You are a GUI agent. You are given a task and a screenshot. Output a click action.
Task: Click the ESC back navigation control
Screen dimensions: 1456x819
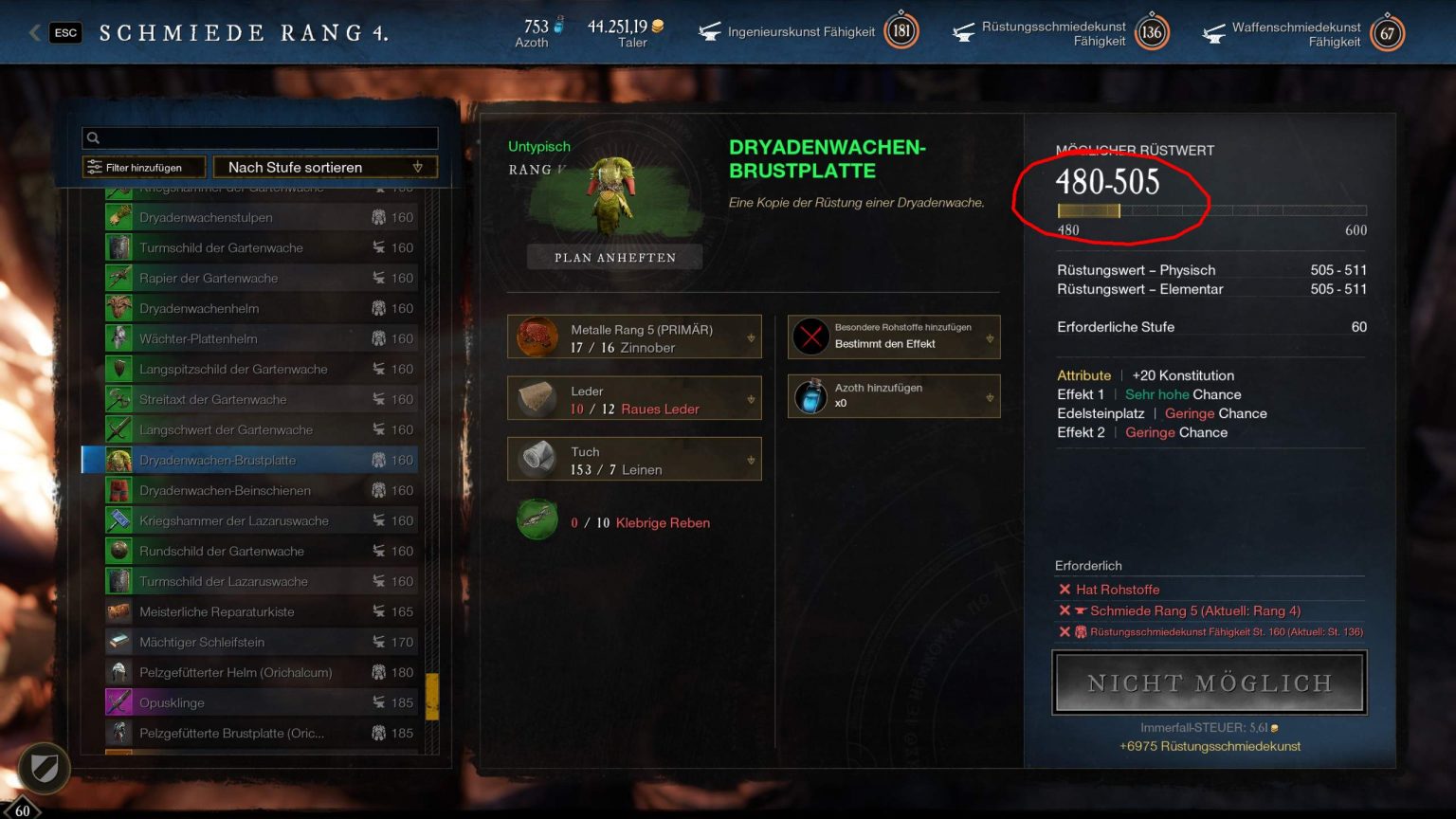(64, 31)
